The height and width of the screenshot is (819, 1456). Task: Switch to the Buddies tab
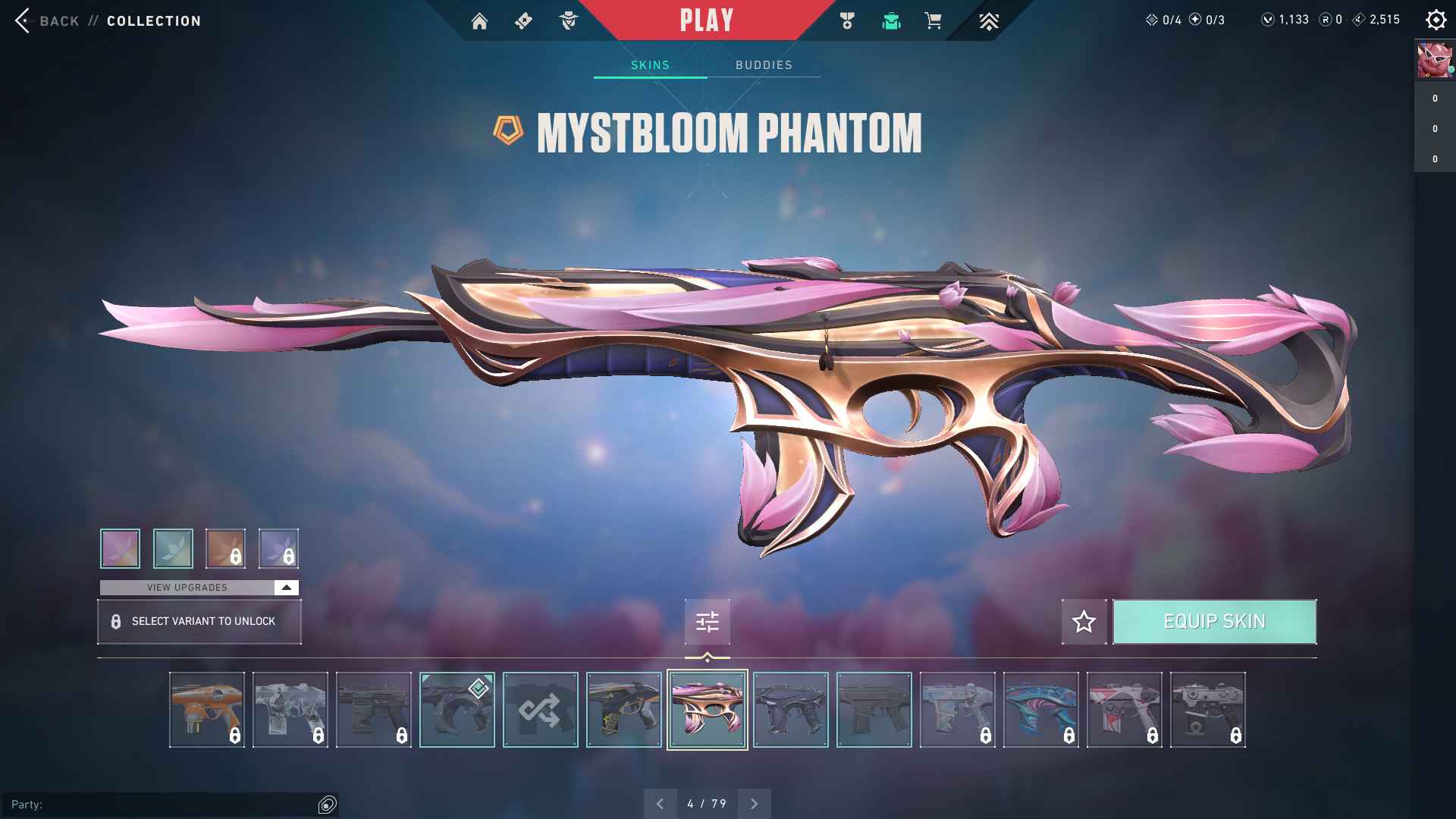pyautogui.click(x=764, y=65)
